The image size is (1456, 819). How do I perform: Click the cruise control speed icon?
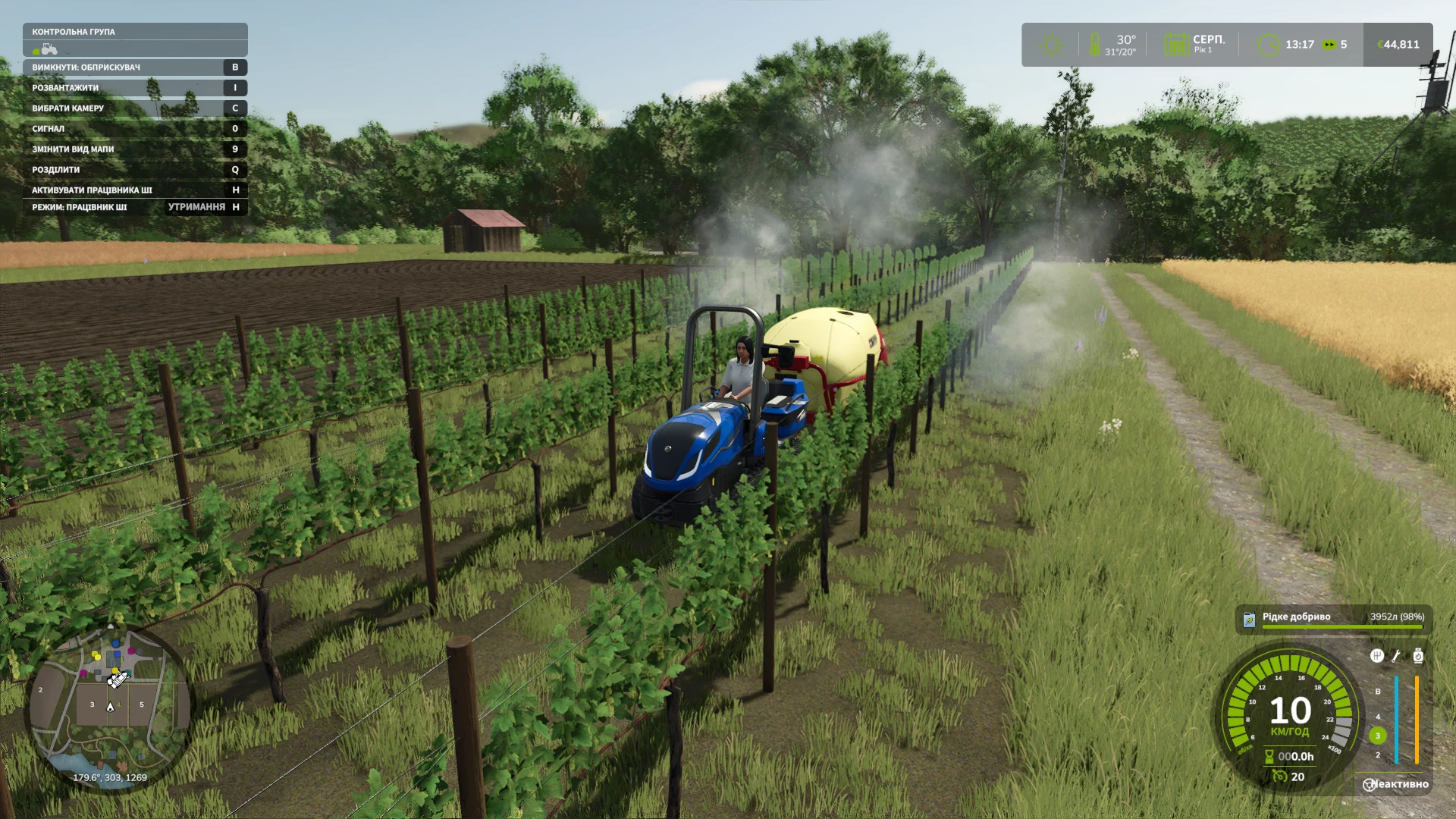tap(1280, 777)
